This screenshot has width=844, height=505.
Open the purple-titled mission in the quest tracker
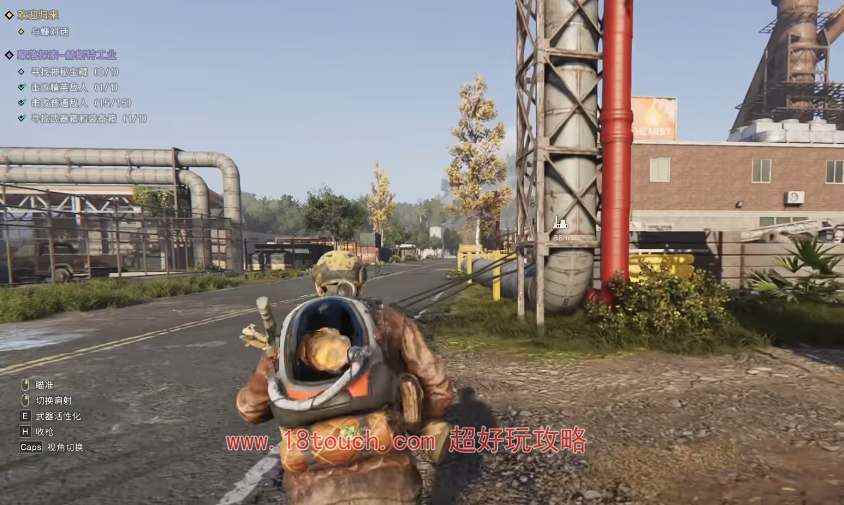point(66,55)
